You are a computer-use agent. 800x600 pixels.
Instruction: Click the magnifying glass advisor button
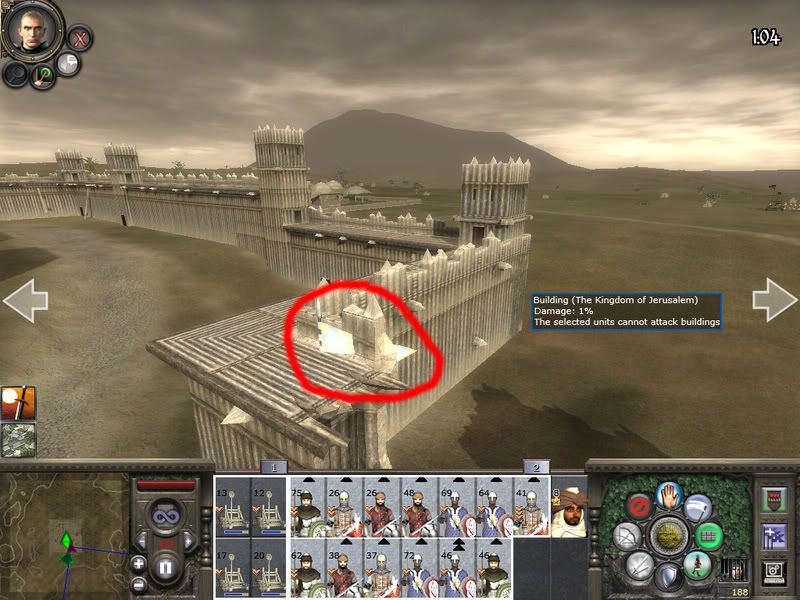pyautogui.click(x=15, y=75)
